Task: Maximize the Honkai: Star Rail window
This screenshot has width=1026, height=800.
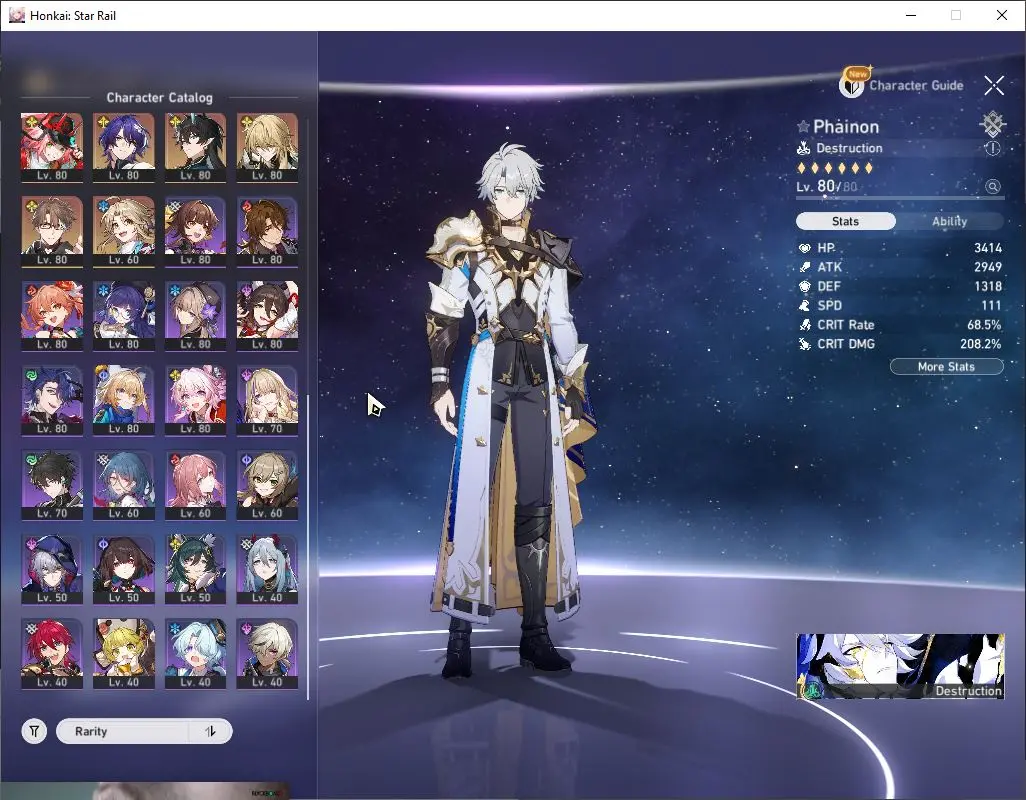Action: pos(956,15)
